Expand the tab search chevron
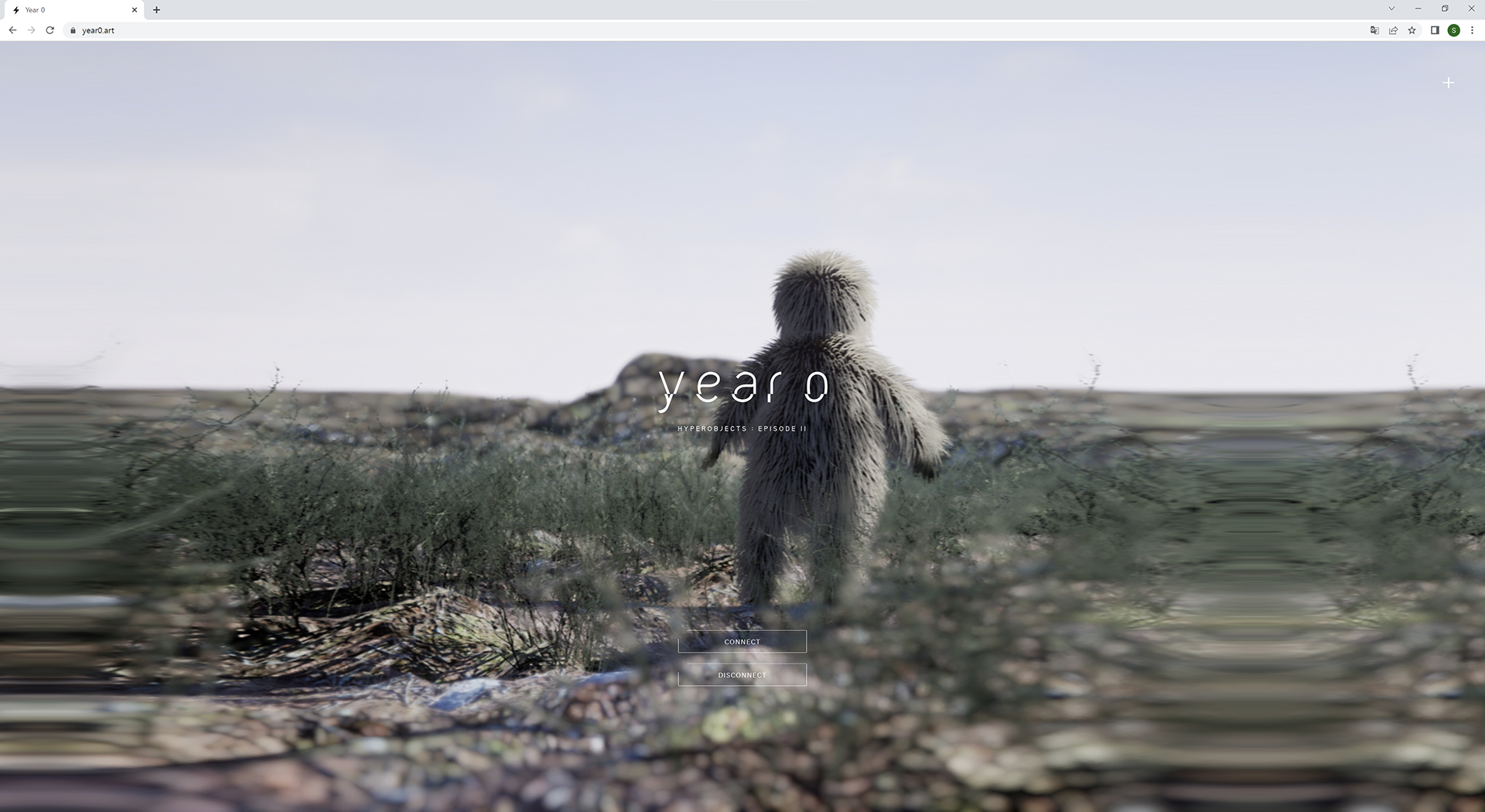This screenshot has width=1485, height=812. [x=1391, y=9]
